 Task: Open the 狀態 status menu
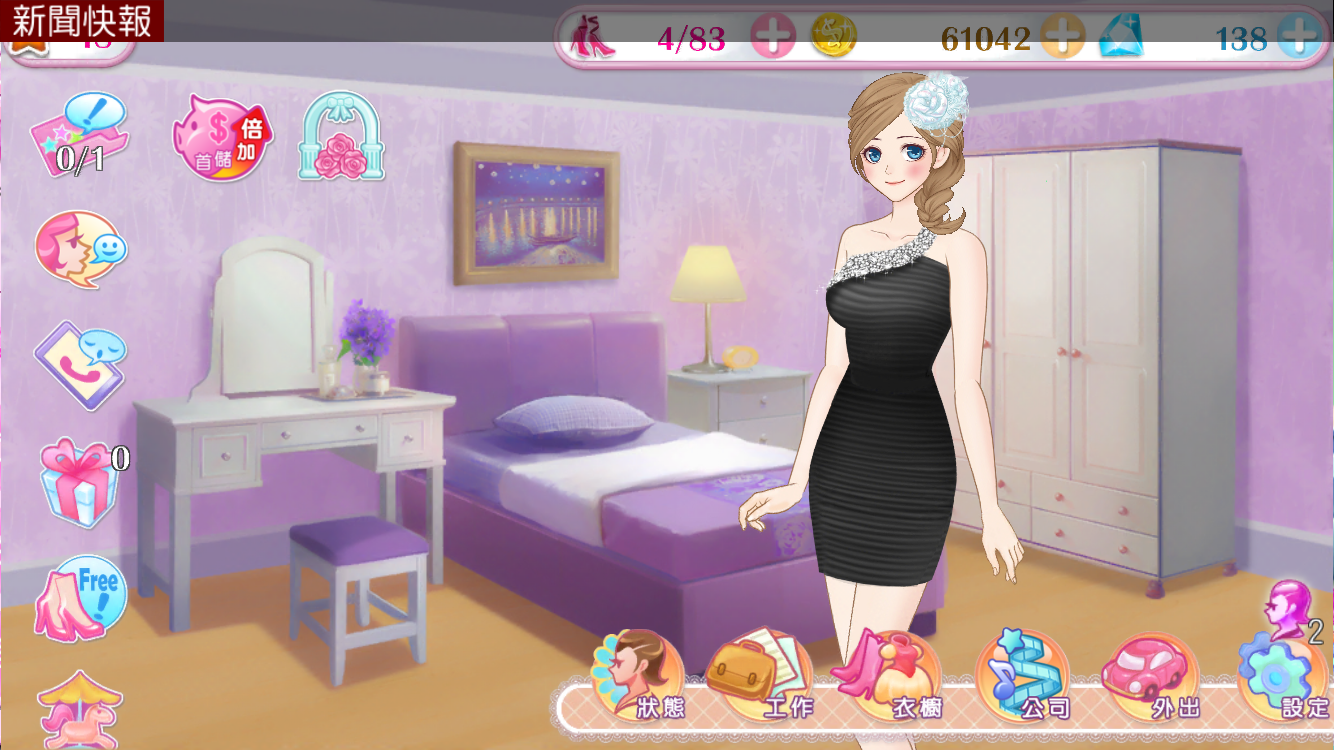pyautogui.click(x=640, y=676)
